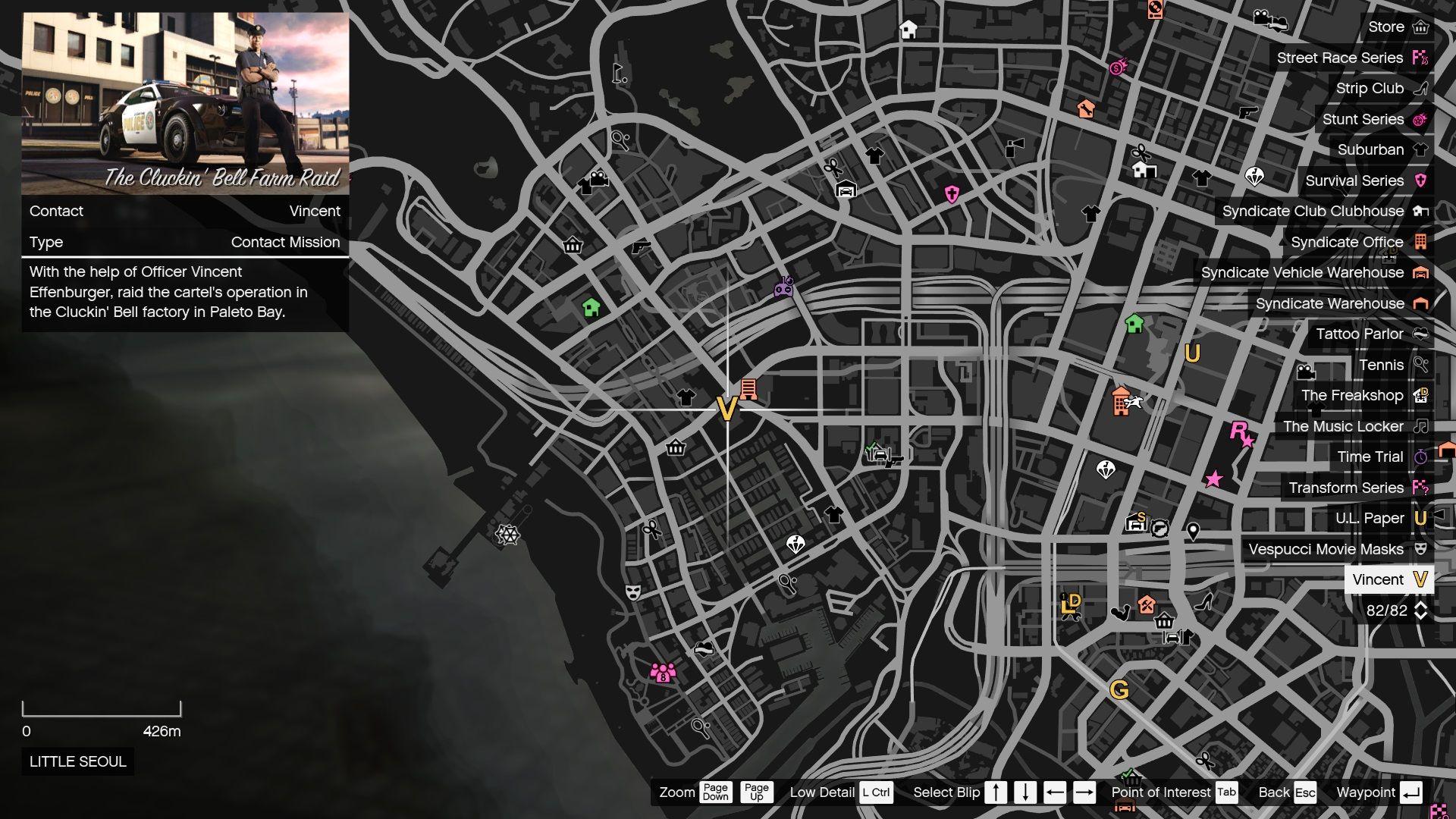Select a green property house blip
Image resolution: width=1456 pixels, height=819 pixels.
coord(590,308)
